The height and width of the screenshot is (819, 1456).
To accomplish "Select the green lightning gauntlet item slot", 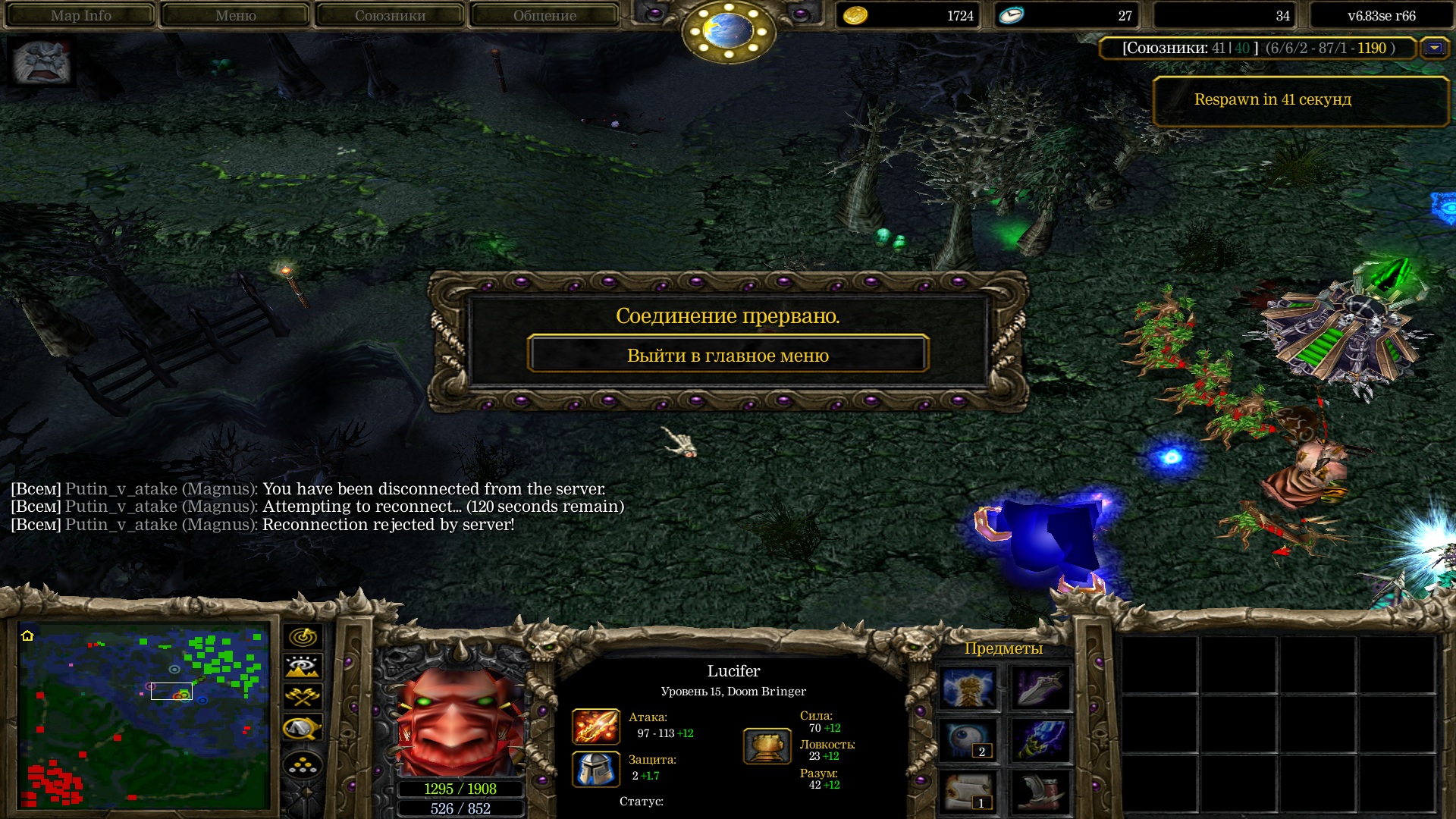I will 1040,739.
